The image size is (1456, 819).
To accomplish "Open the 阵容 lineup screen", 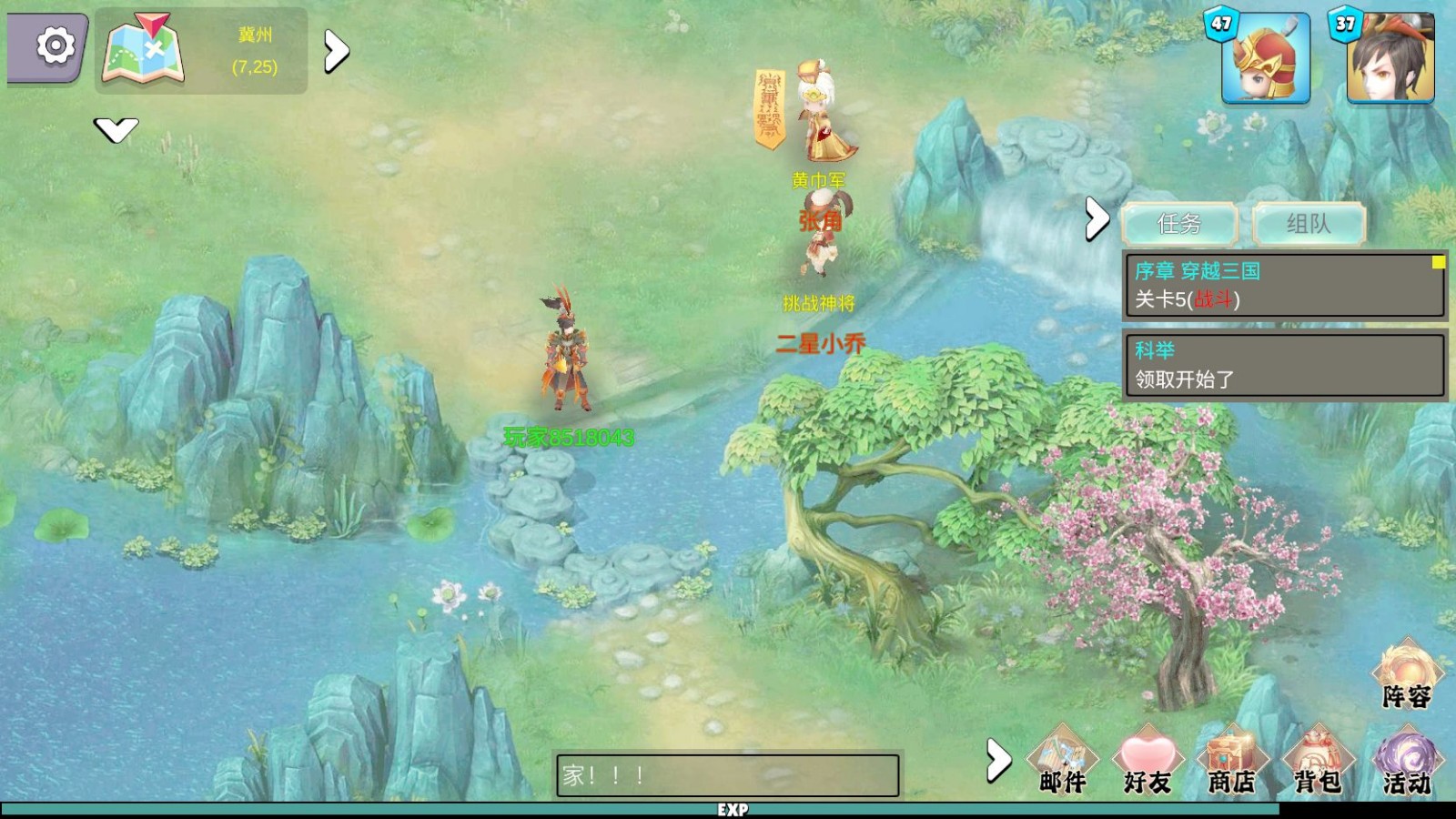I will (1407, 675).
